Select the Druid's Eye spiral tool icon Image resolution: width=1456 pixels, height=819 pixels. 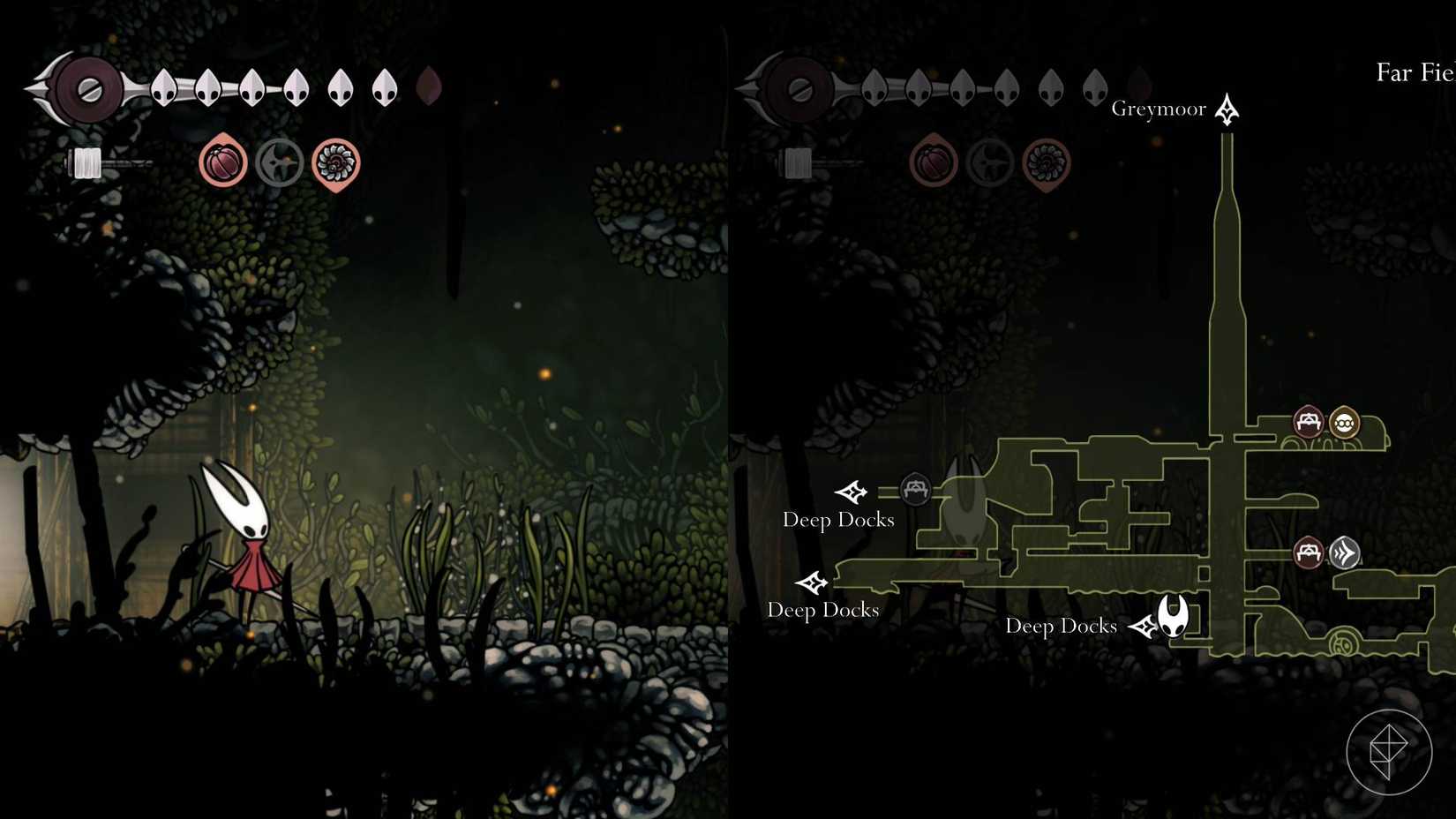click(335, 162)
